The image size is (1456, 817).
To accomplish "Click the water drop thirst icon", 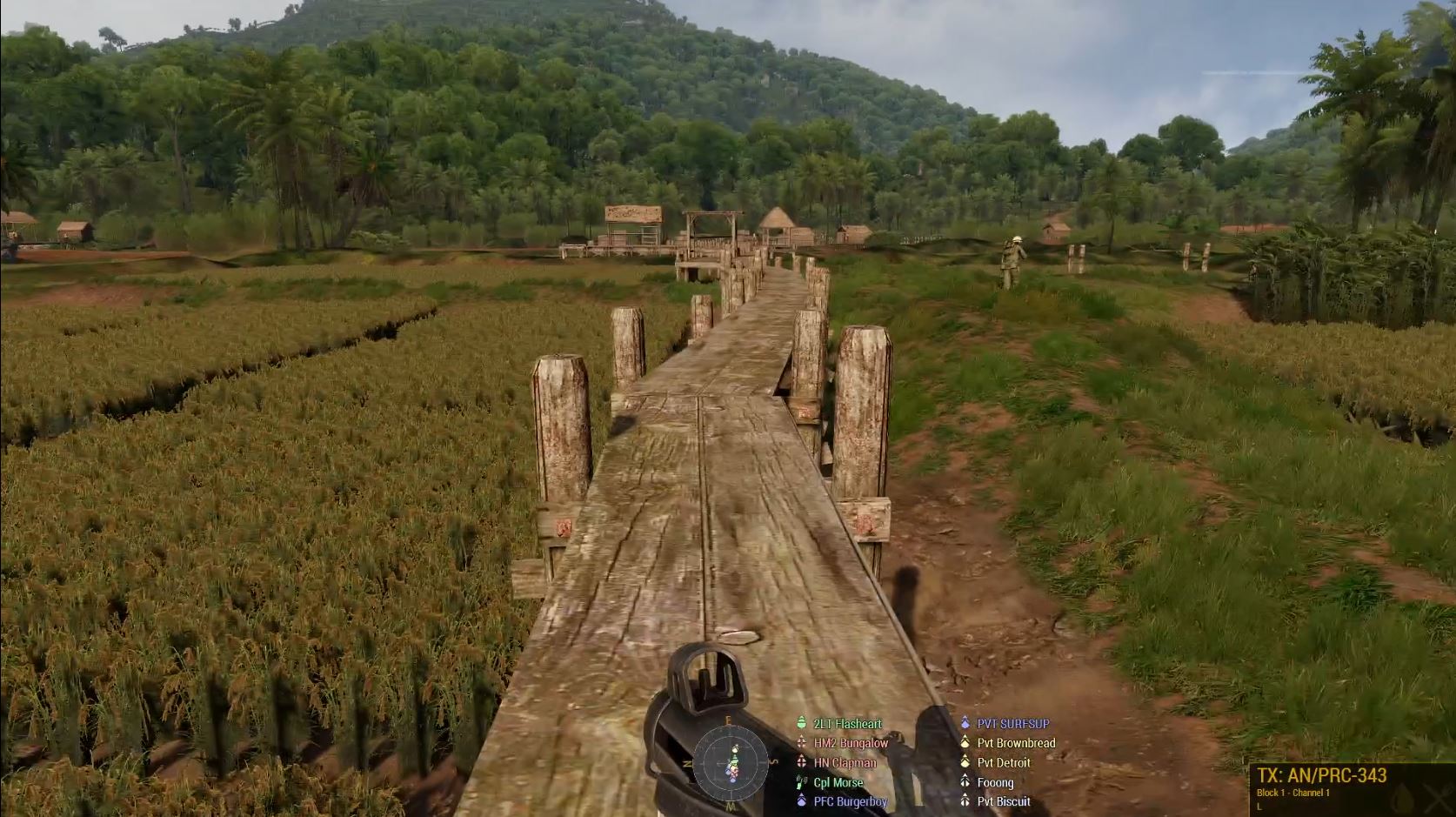I will (x=1400, y=798).
